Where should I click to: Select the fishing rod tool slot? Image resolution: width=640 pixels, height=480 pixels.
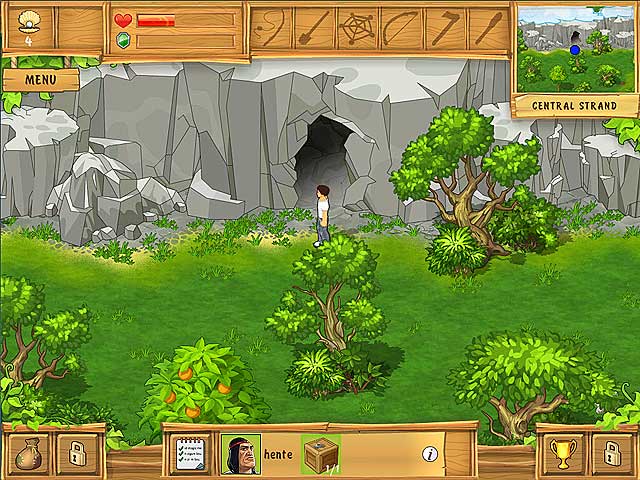tap(270, 28)
